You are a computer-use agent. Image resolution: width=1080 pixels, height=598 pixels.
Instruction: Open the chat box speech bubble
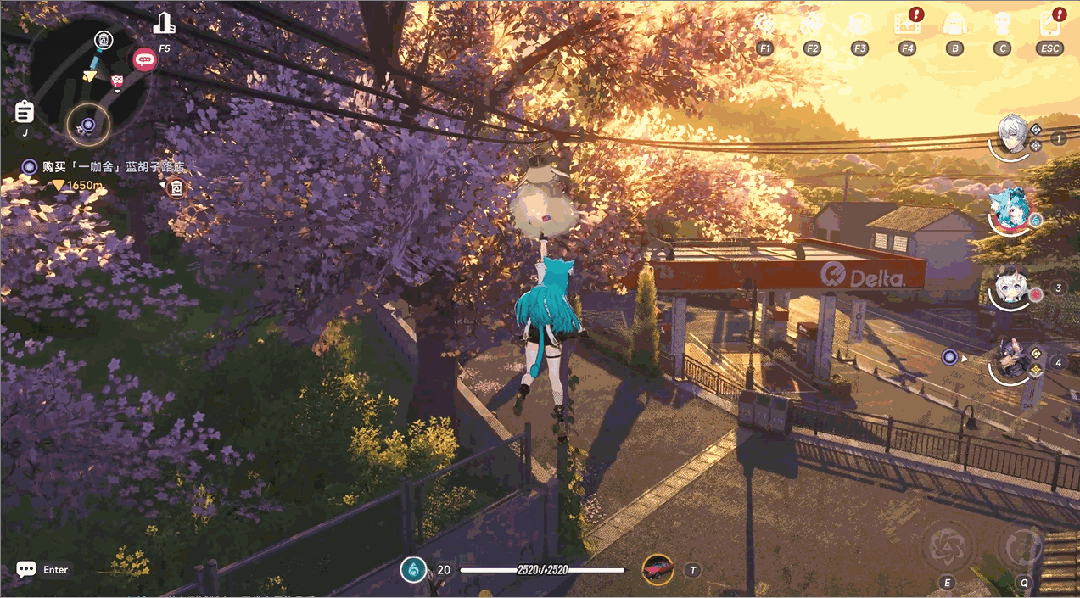click(x=26, y=569)
